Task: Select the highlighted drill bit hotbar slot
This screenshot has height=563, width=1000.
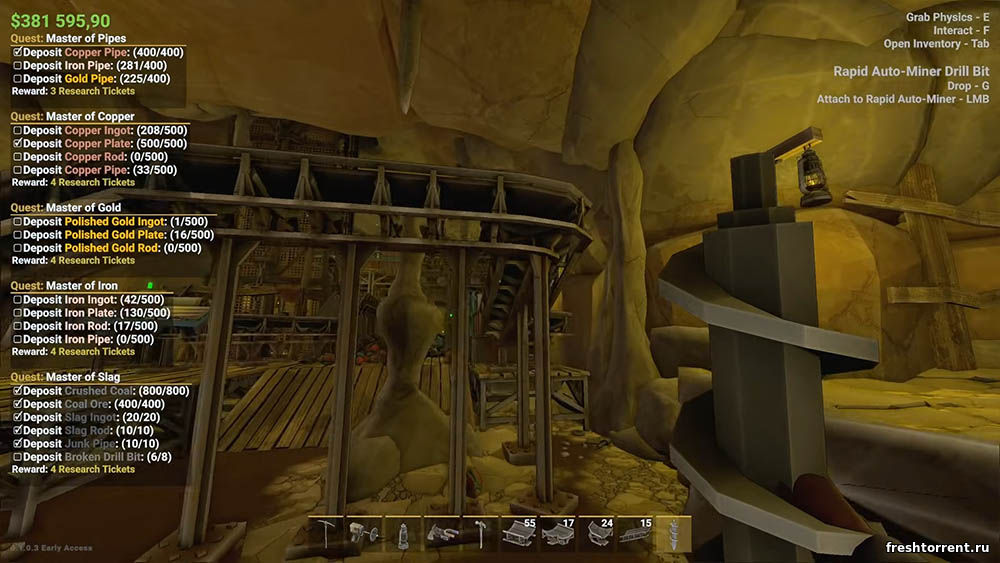Action: [x=673, y=533]
